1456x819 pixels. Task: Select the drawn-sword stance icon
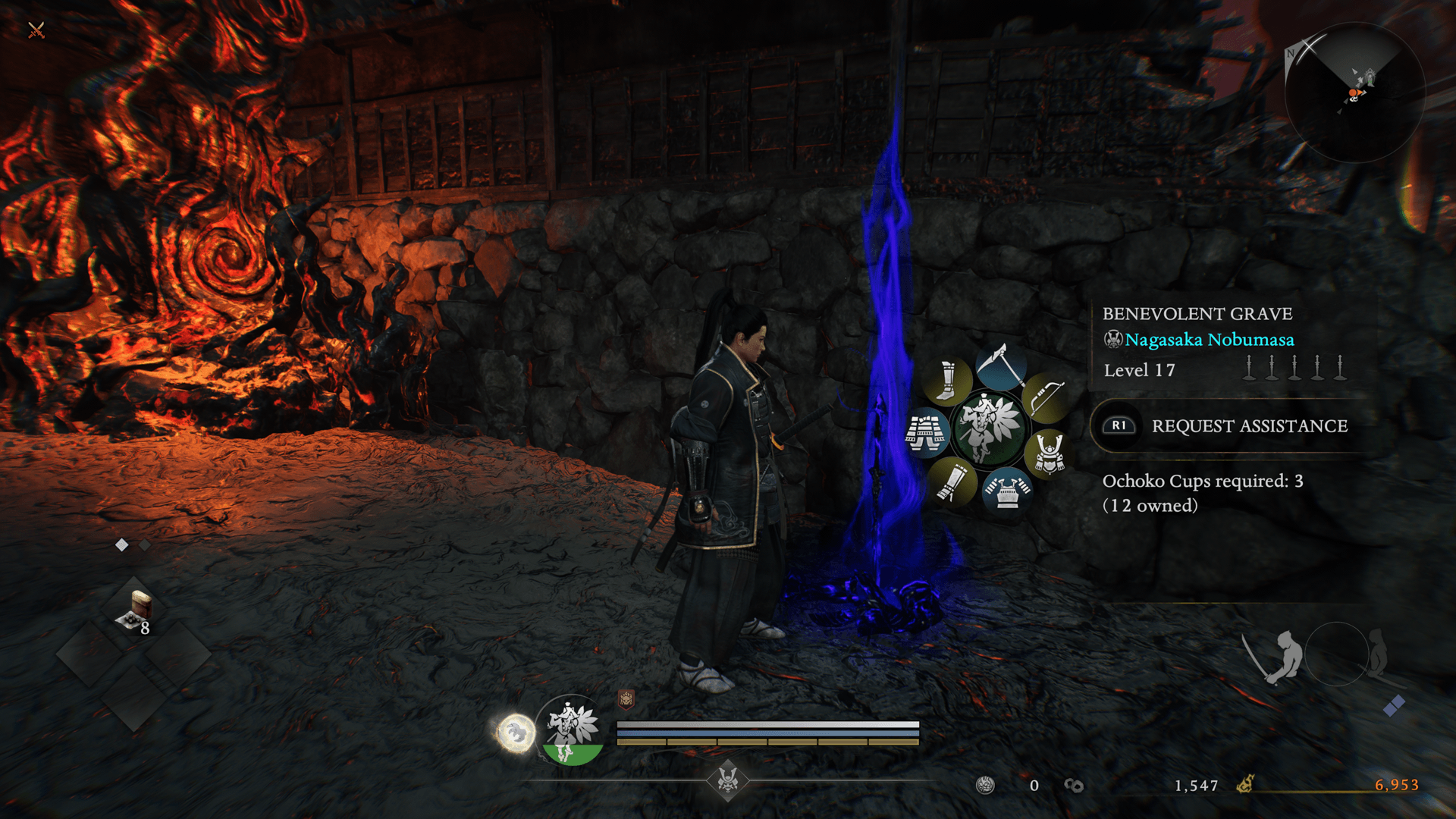[1276, 655]
